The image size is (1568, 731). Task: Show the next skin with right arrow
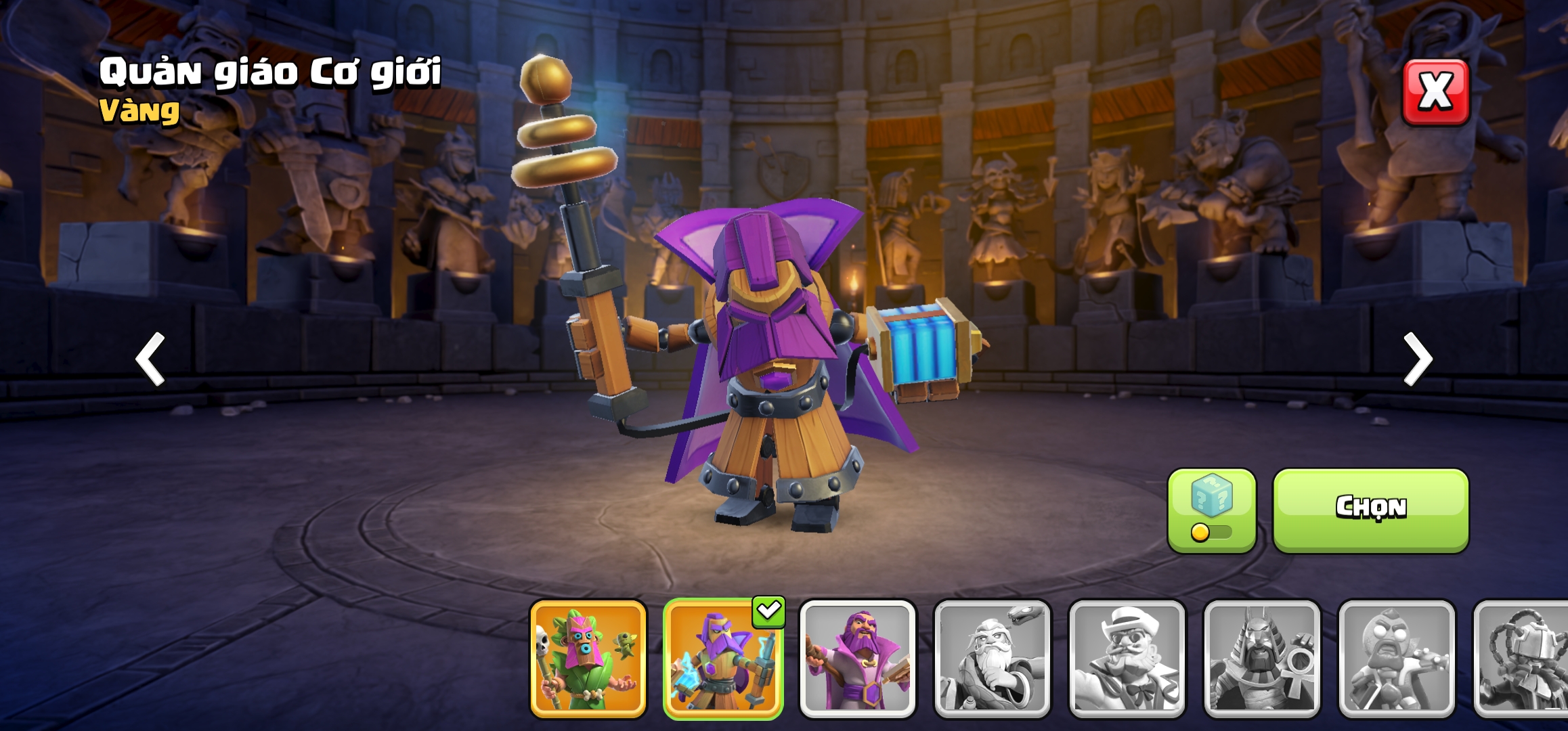[x=1417, y=359]
